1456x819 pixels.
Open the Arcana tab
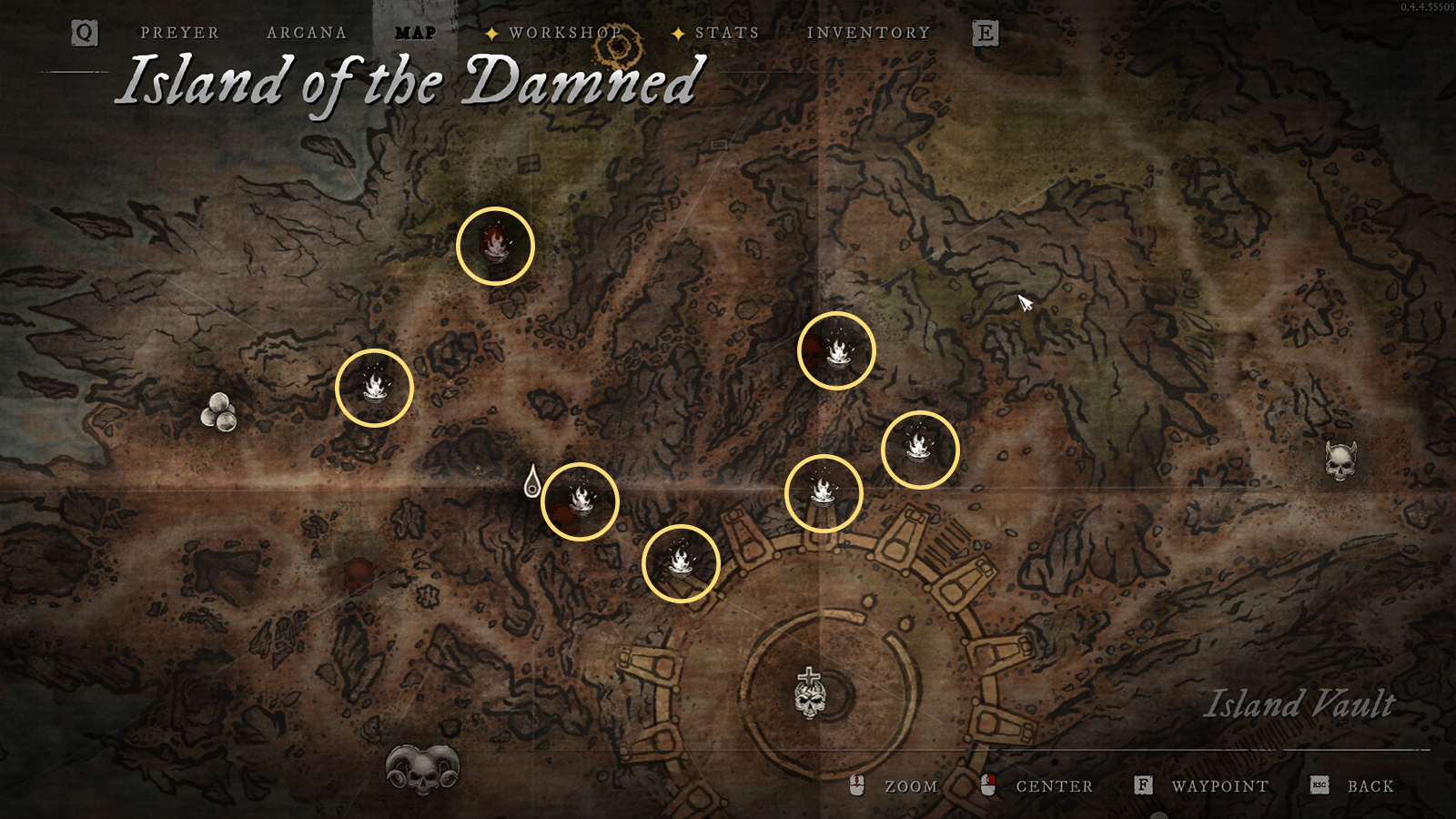coord(307,33)
